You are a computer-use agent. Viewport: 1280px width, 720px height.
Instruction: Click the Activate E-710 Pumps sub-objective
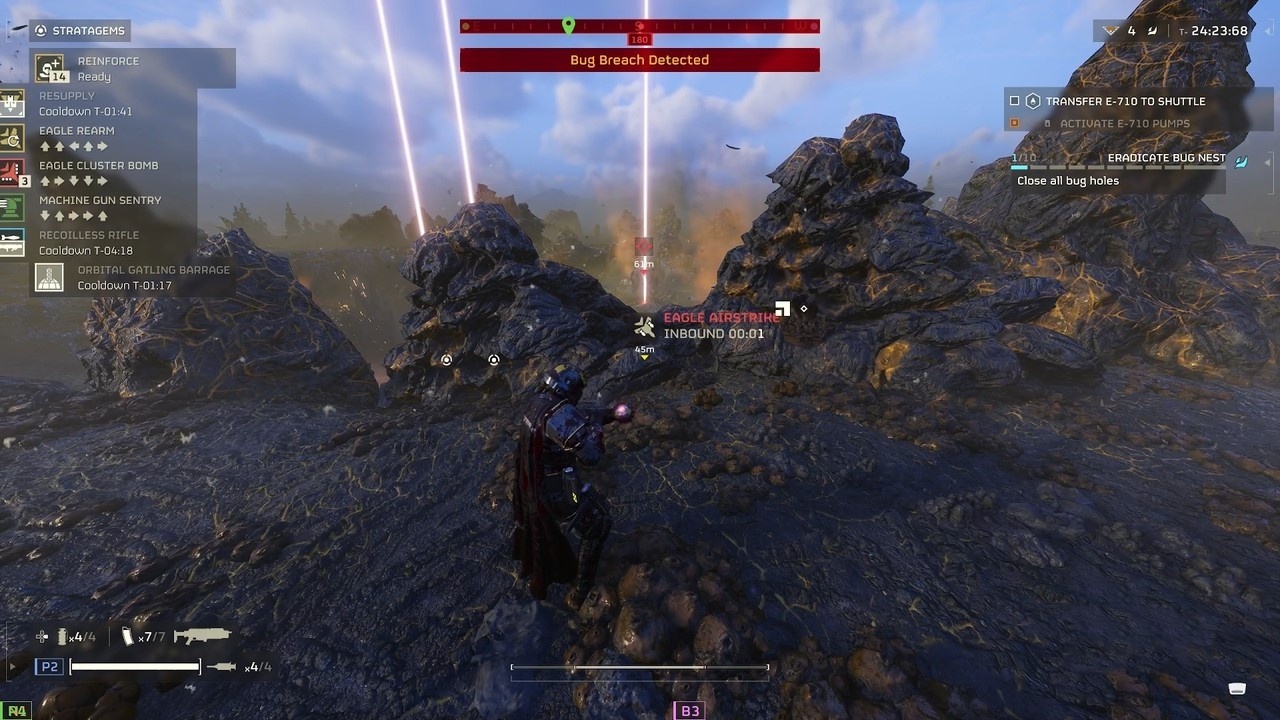[1124, 123]
